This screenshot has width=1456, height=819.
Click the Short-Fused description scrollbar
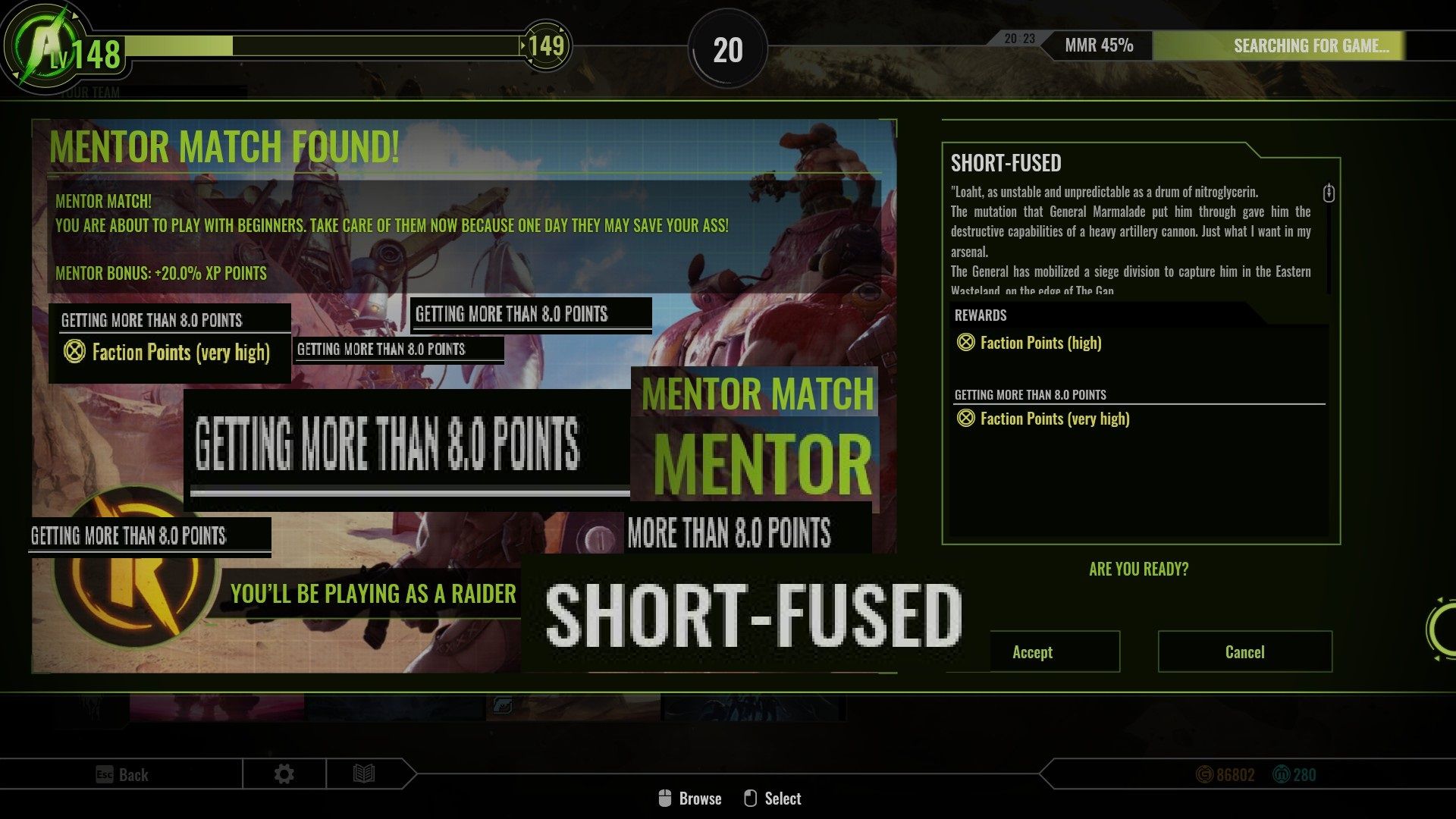pos(1329,193)
